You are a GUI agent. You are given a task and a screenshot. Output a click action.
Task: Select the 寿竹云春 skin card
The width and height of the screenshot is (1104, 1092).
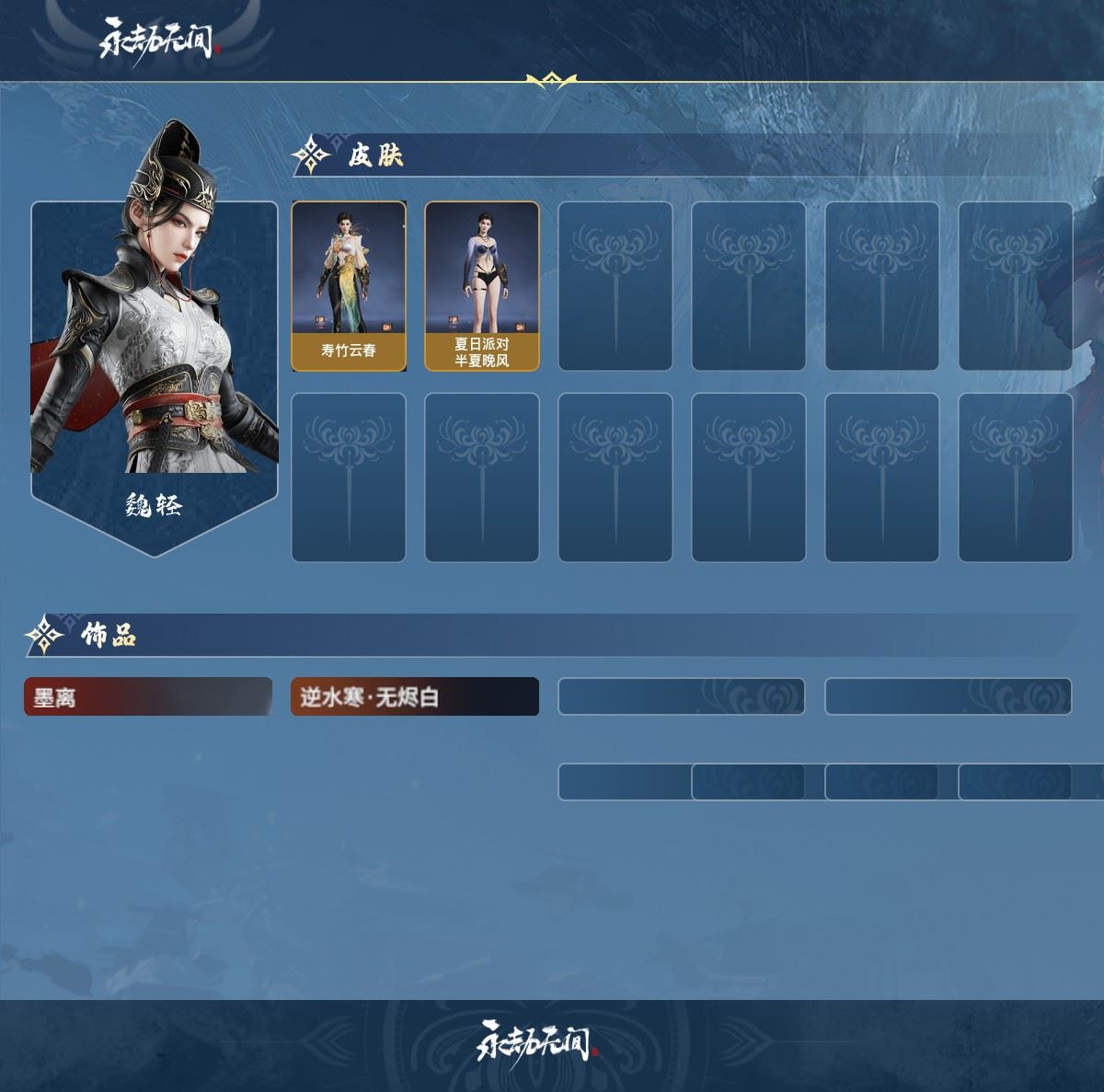(349, 286)
